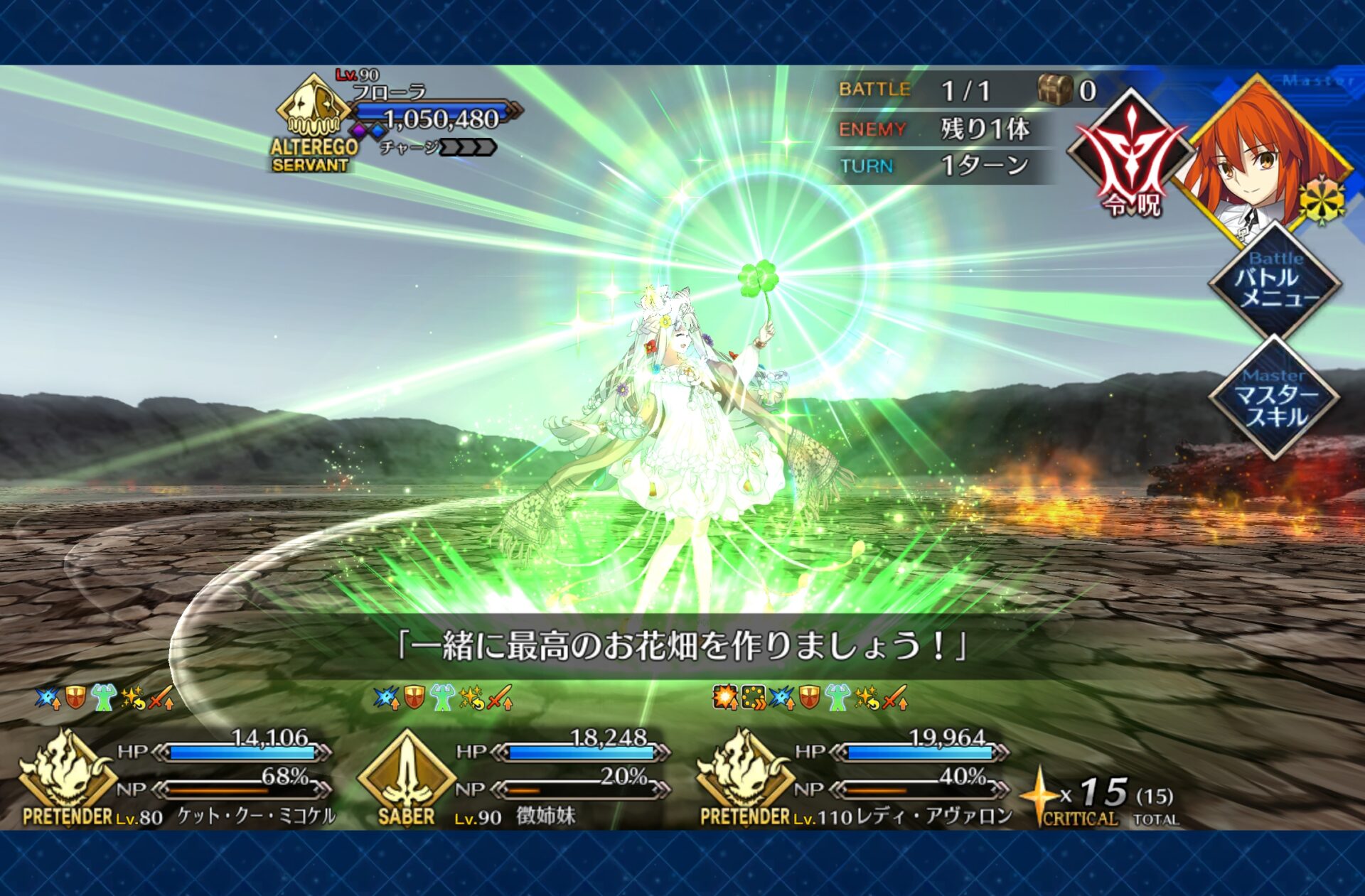Select the enemy Flora's Alterego class icon
The image size is (1365, 896).
(x=314, y=113)
